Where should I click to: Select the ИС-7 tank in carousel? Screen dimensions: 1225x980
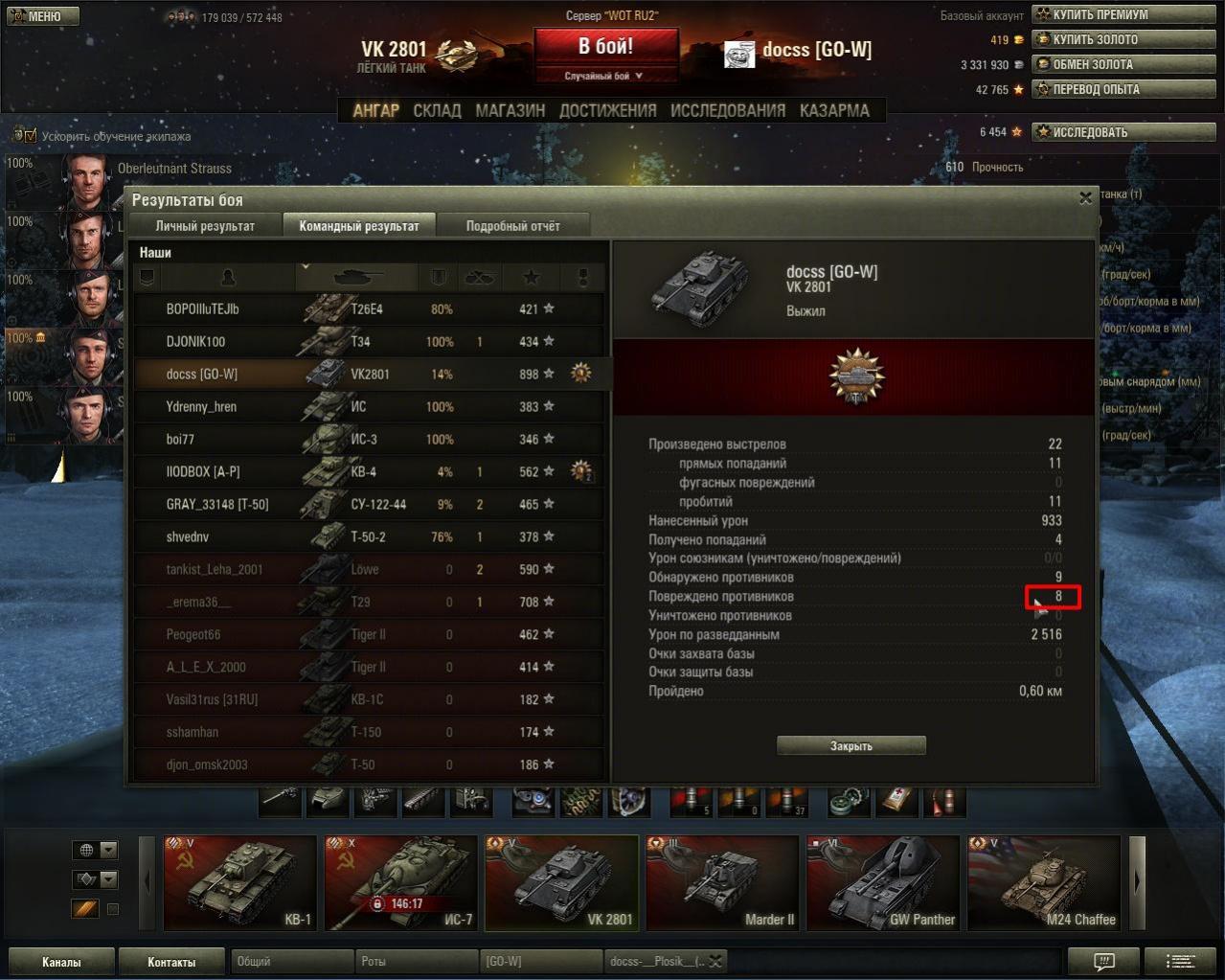point(400,882)
